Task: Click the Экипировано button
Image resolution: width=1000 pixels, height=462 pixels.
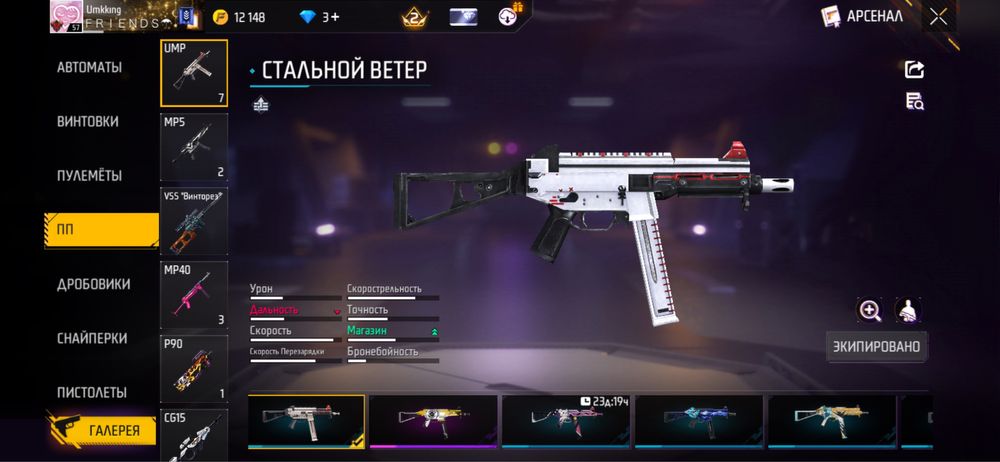Action: 876,347
